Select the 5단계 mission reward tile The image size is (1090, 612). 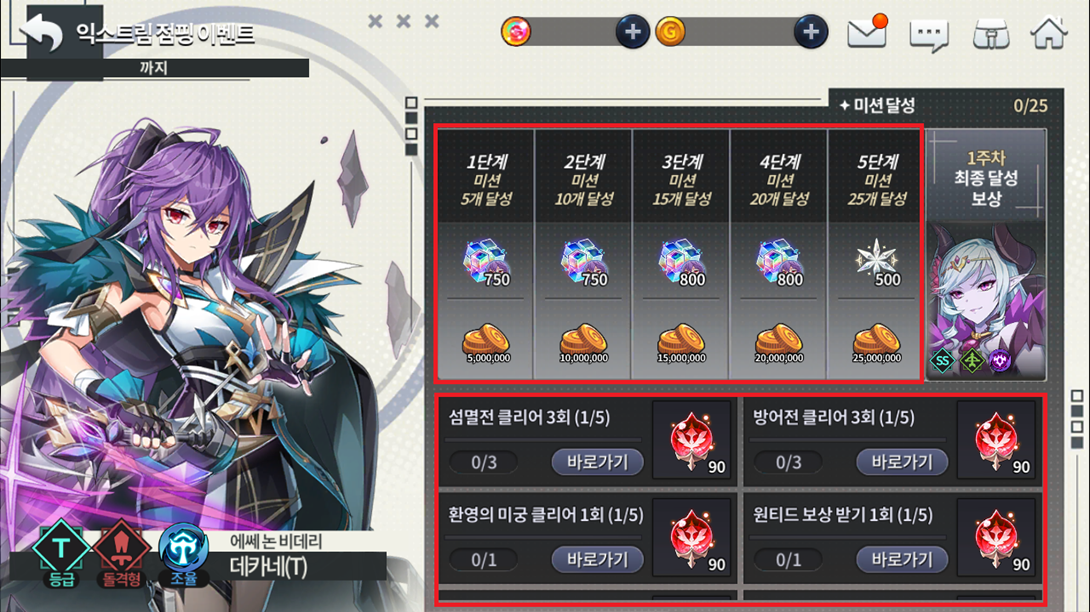(875, 254)
